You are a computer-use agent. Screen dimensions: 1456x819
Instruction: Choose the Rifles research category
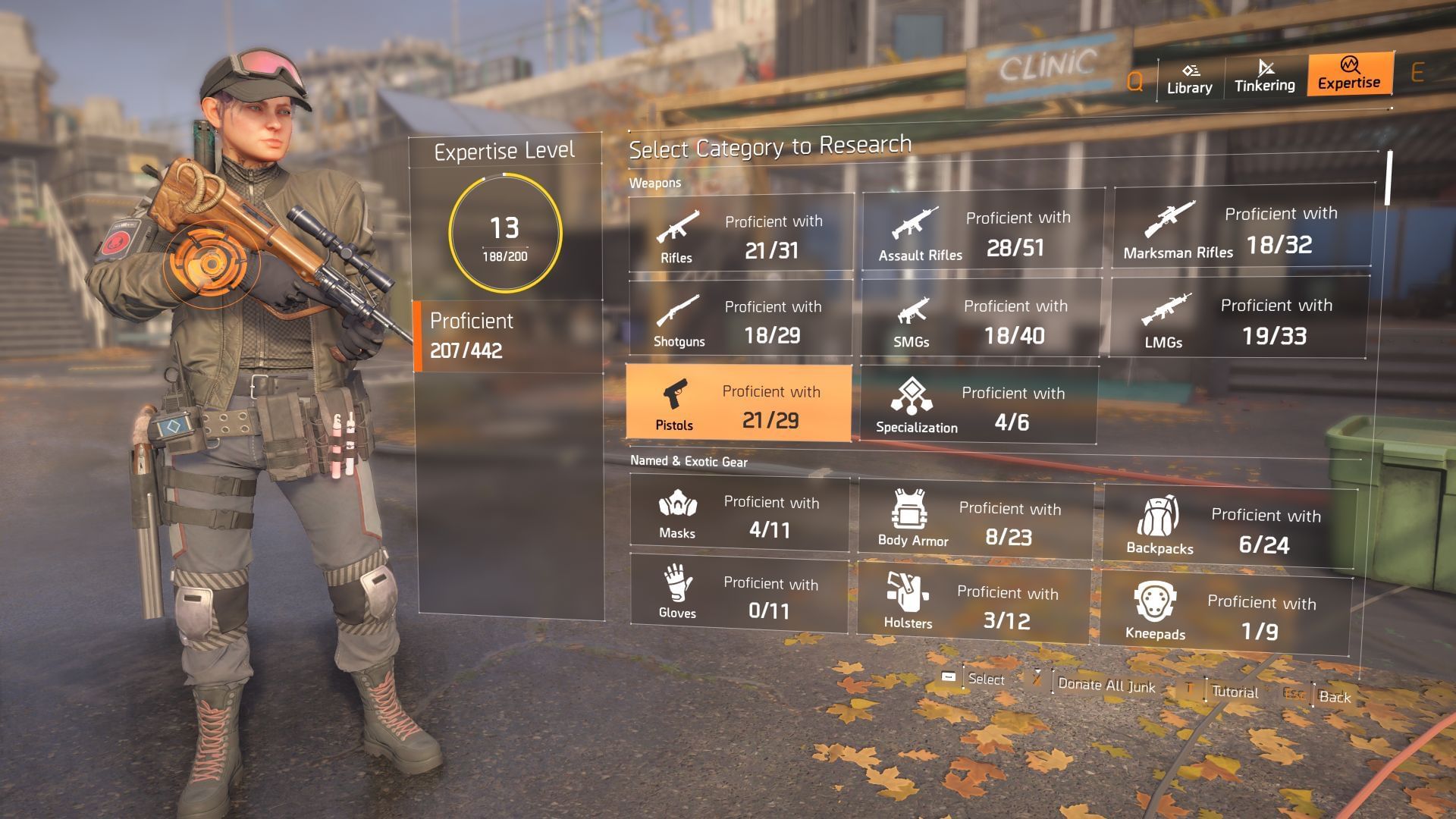[x=741, y=234]
